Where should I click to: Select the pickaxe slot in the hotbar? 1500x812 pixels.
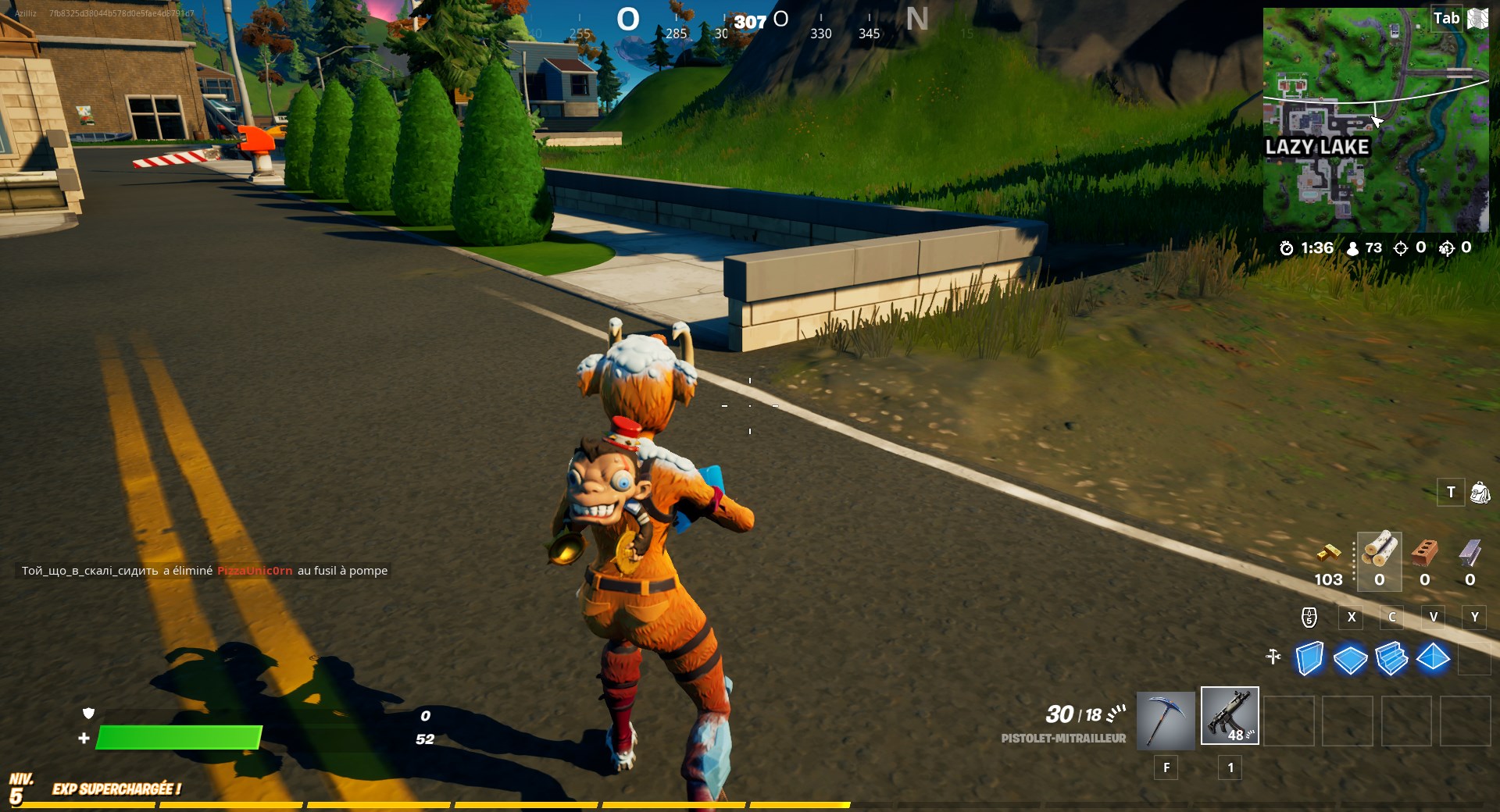tap(1164, 720)
